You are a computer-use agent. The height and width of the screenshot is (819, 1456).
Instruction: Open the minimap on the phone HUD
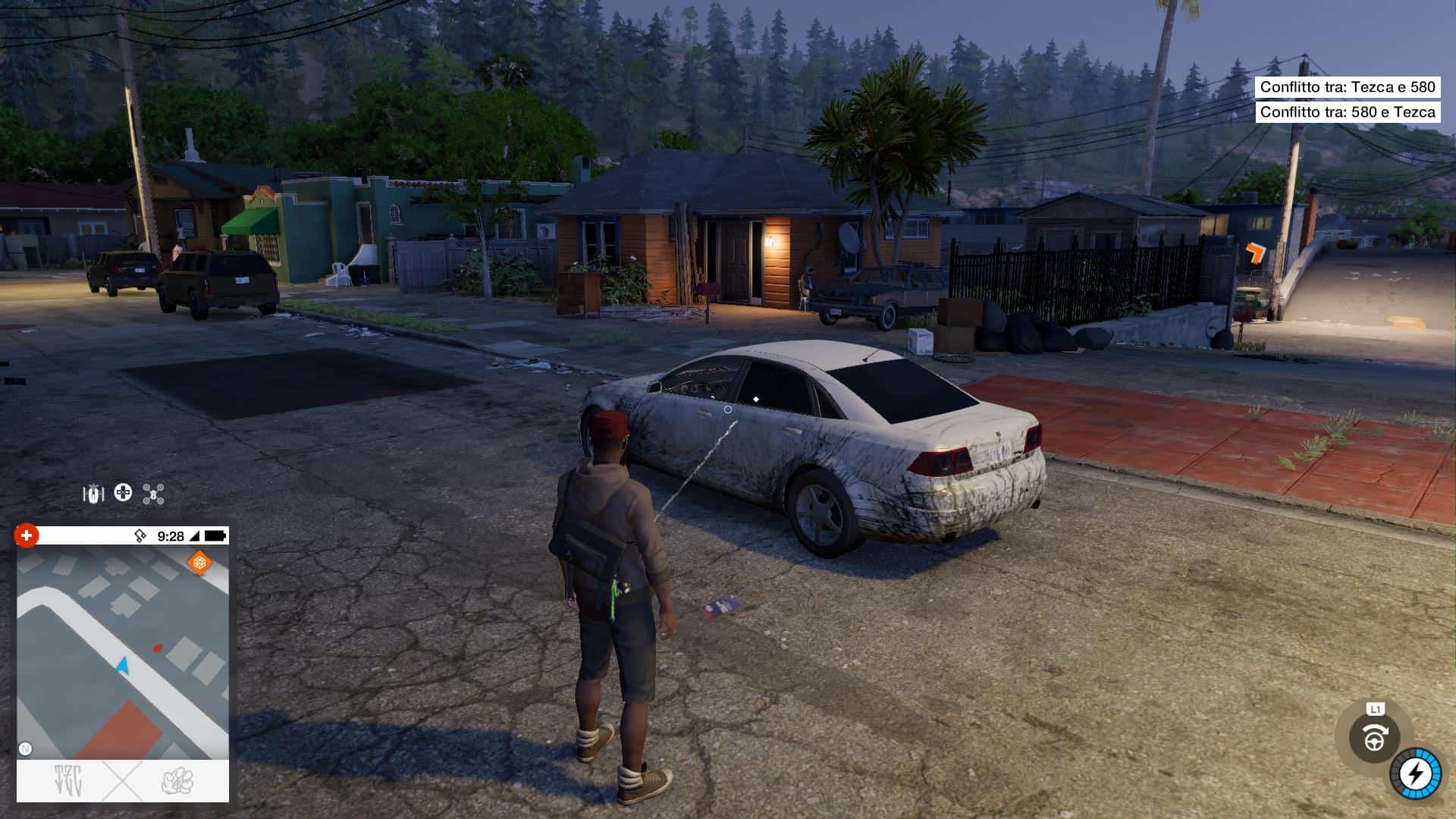pyautogui.click(x=123, y=652)
